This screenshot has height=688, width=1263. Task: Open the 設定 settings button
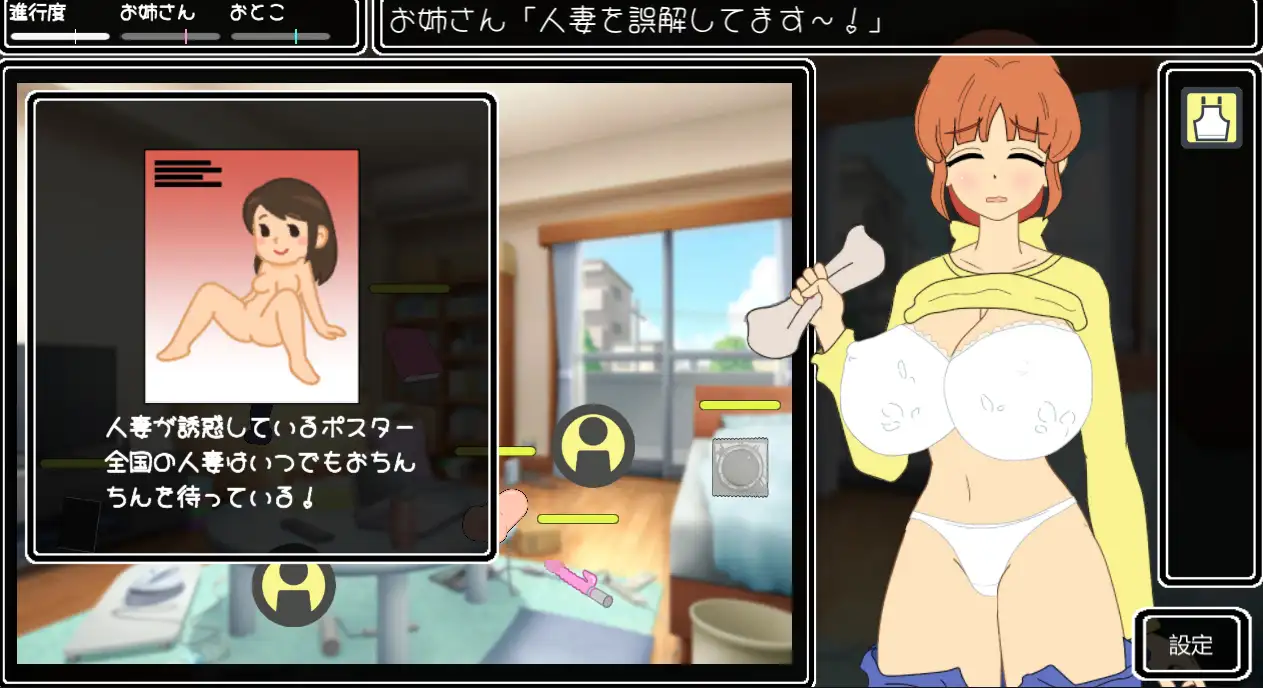coord(1190,645)
